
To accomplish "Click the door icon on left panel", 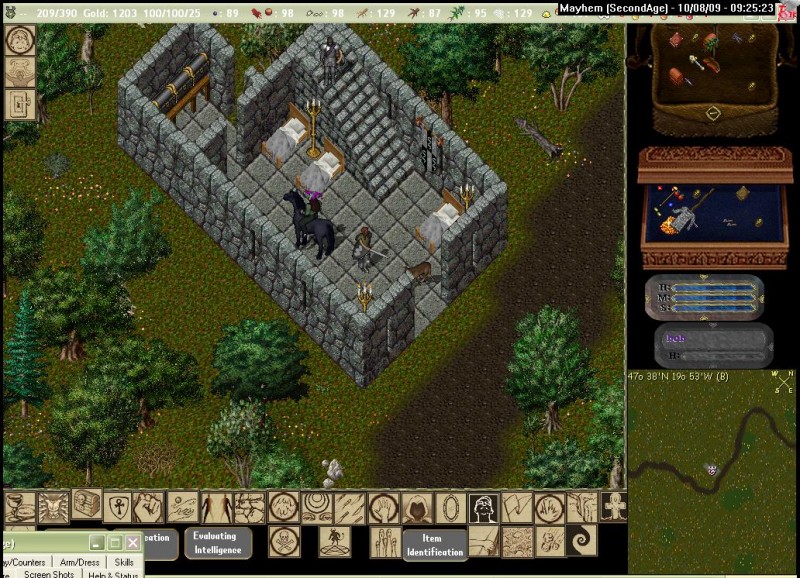I will coord(20,104).
